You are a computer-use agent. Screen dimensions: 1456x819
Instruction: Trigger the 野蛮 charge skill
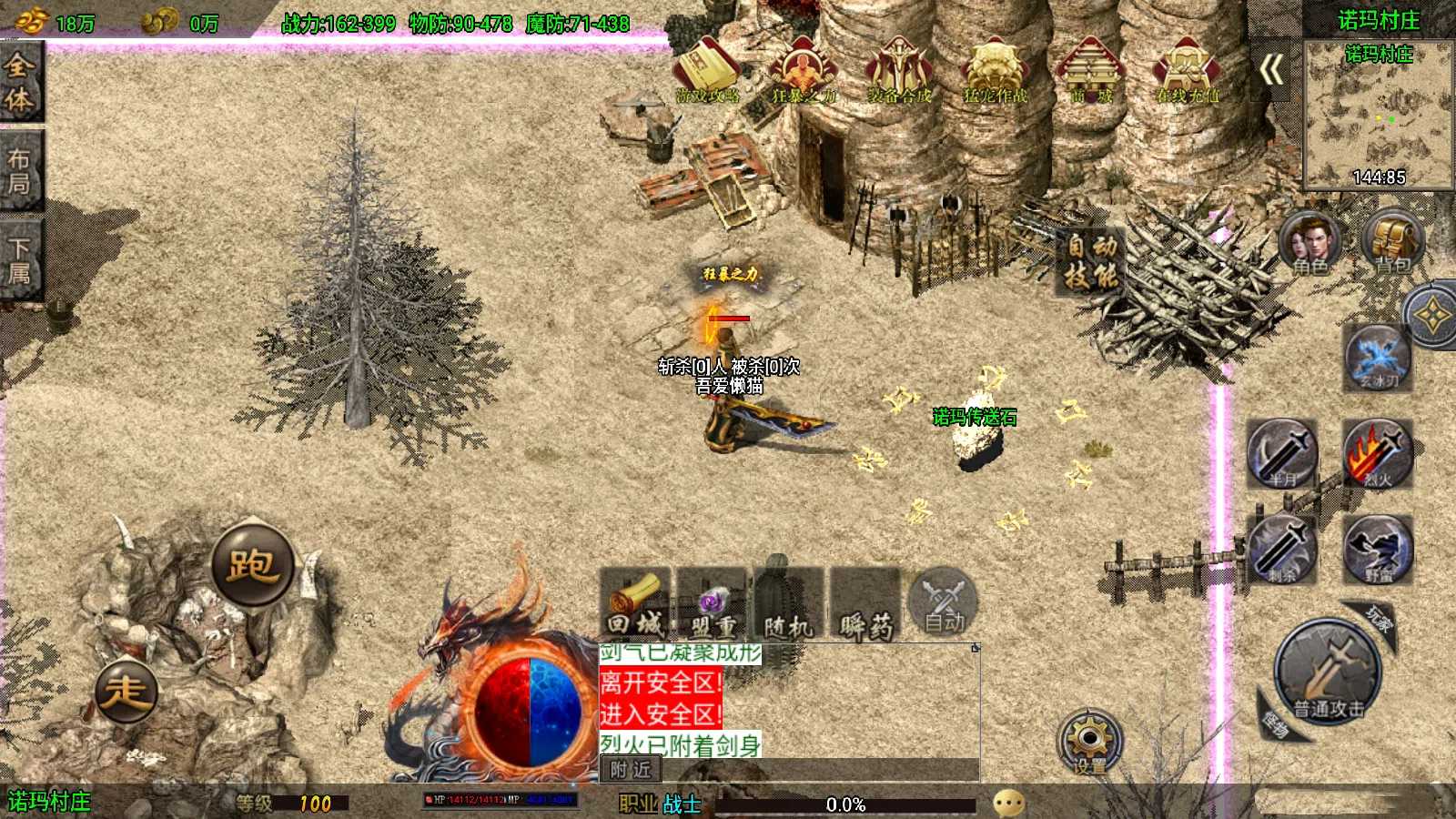1378,549
